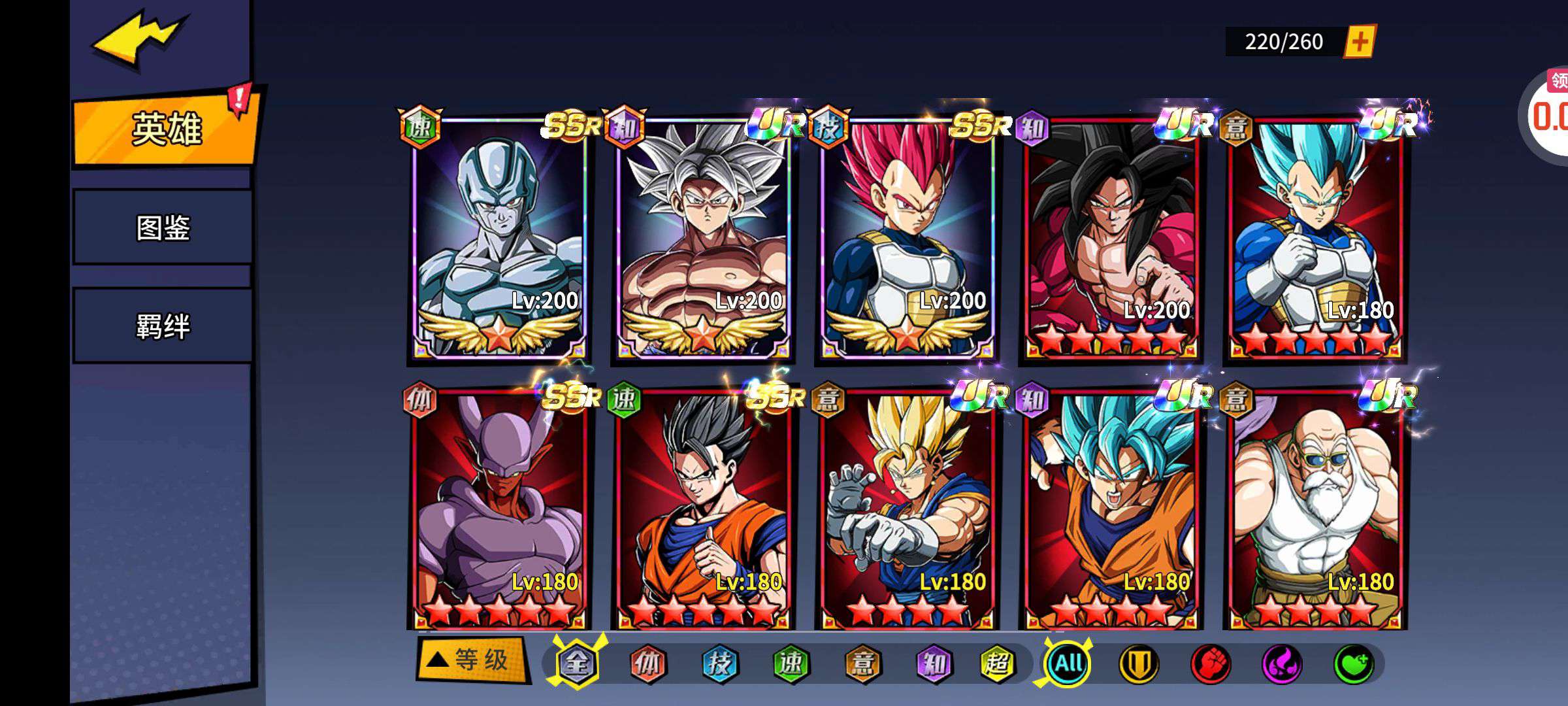Viewport: 1568px width, 706px height.
Task: Toggle the 等级 level sort button
Action: tap(472, 660)
